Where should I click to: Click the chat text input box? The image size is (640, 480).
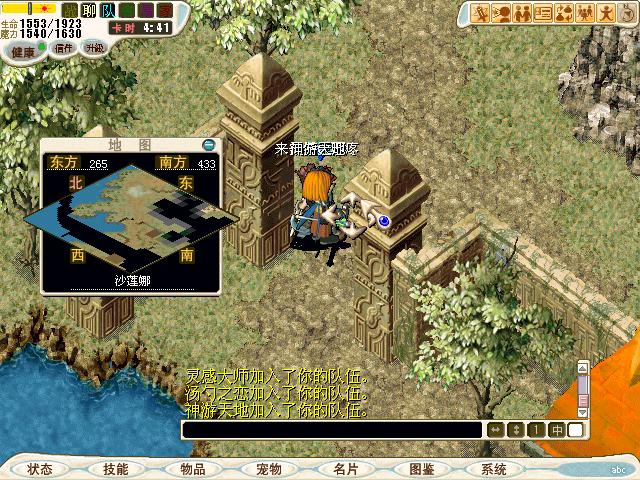(x=332, y=430)
